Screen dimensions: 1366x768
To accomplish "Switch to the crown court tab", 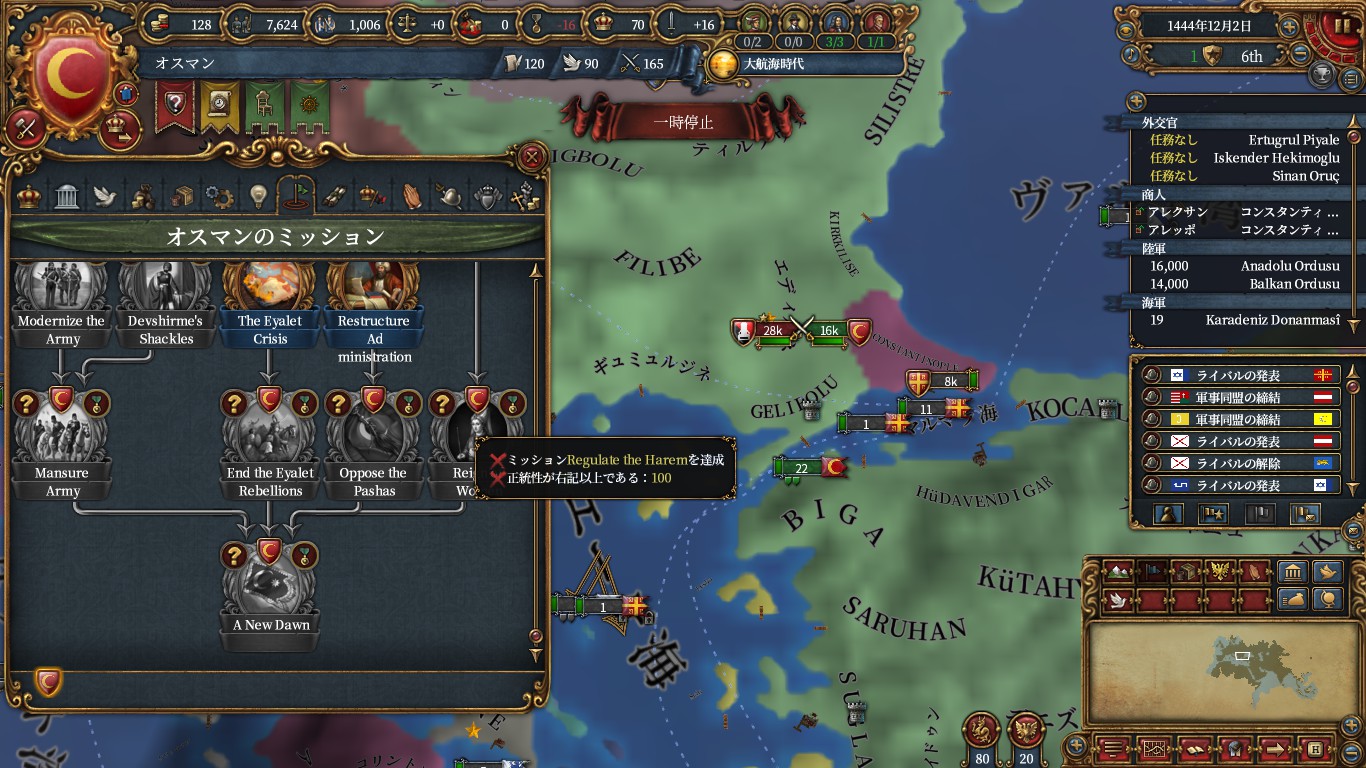I will [x=30, y=195].
